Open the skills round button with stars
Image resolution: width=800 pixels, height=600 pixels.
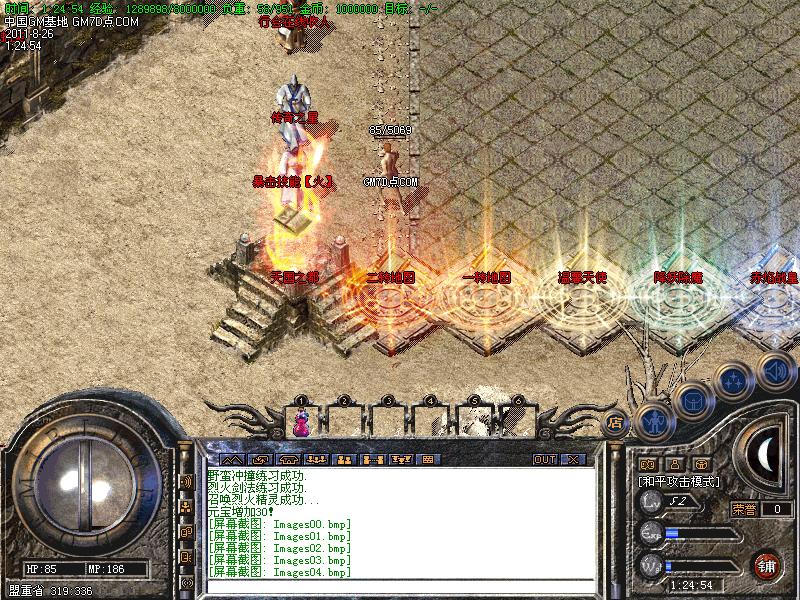tap(734, 381)
